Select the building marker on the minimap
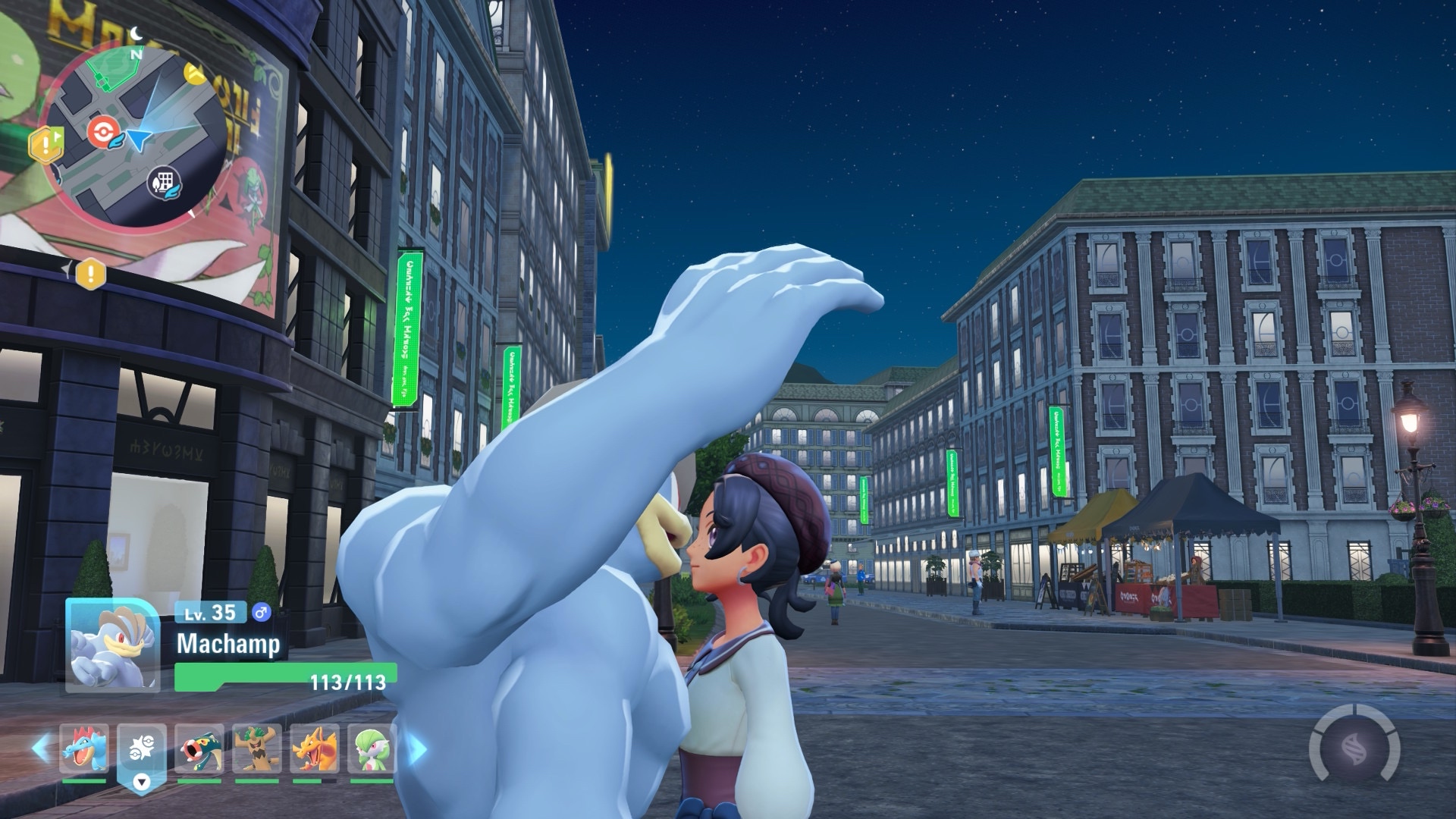The image size is (1456, 819). pos(164,182)
